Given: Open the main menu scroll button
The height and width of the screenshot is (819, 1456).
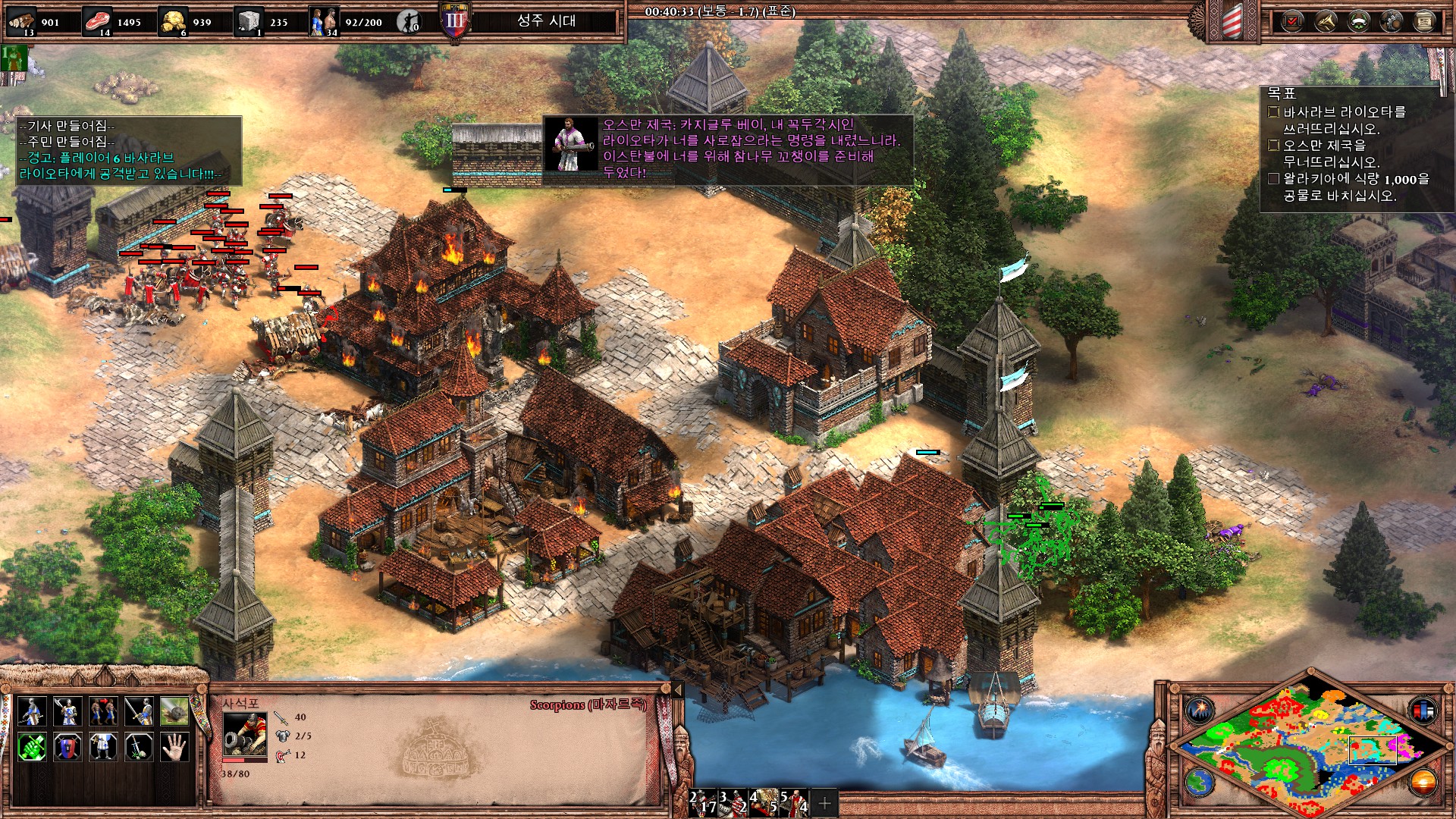Looking at the screenshot, I should click(x=1424, y=21).
